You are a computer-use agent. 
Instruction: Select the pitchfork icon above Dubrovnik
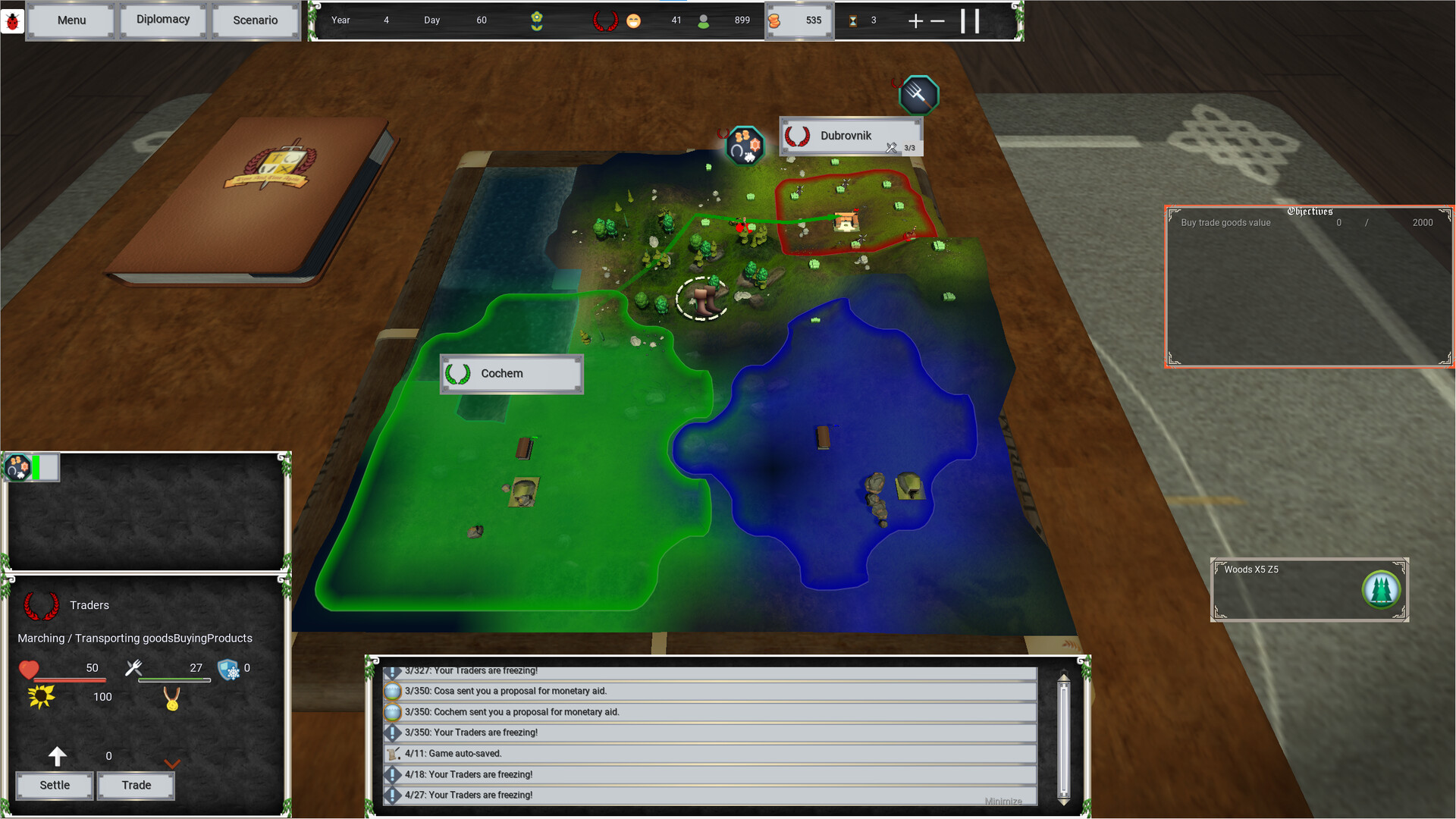[x=919, y=93]
